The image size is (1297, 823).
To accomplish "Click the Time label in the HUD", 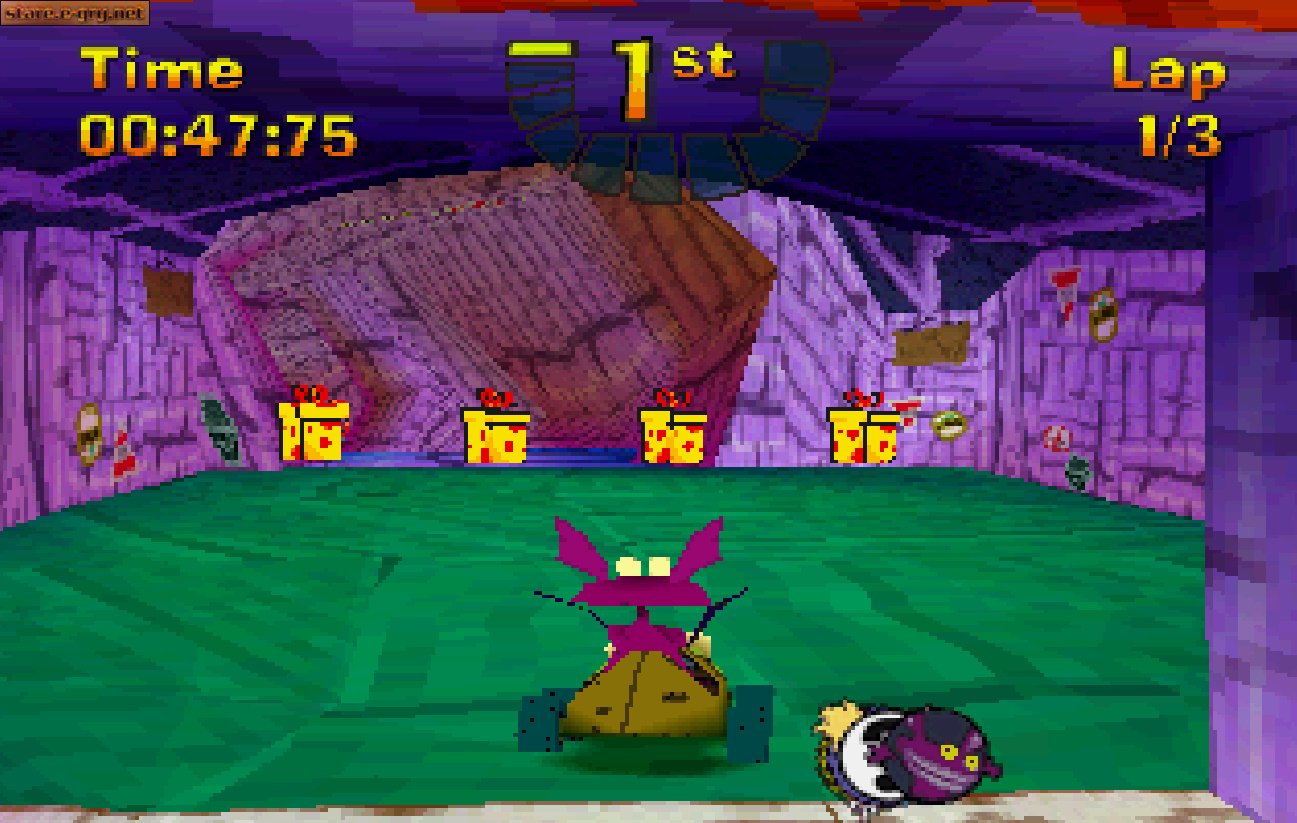I will coord(162,69).
